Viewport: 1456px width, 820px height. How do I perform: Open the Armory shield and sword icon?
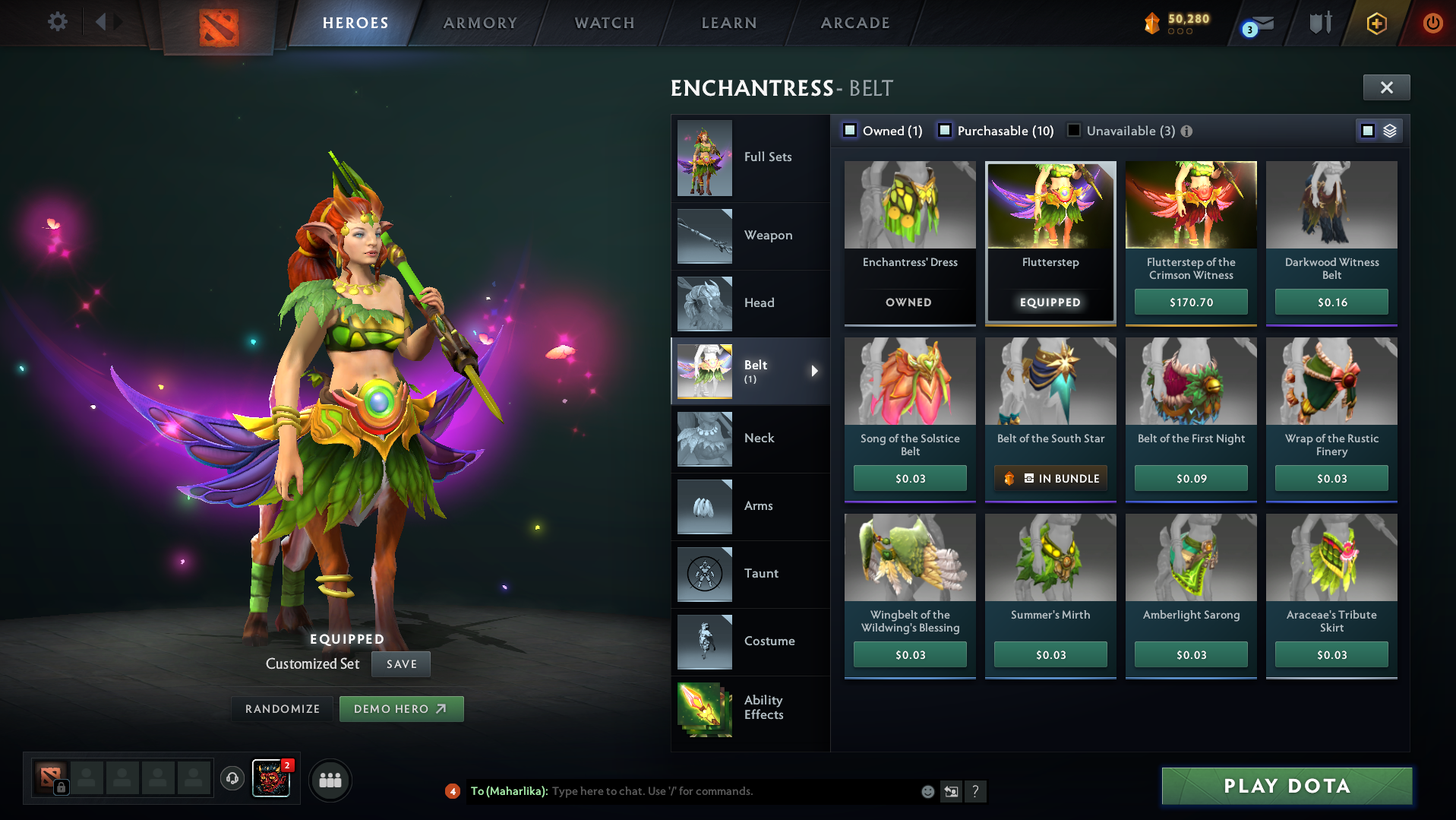pos(1319,22)
